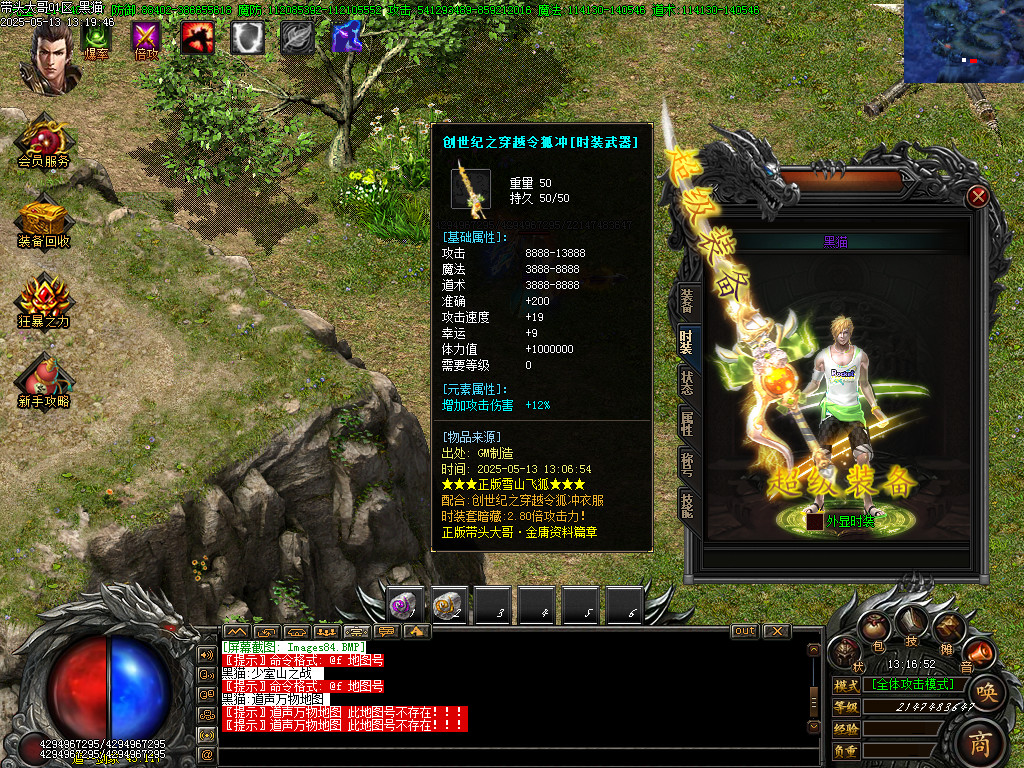Activate 狂暴之力 berserk power icon
This screenshot has width=1024, height=768.
point(44,301)
